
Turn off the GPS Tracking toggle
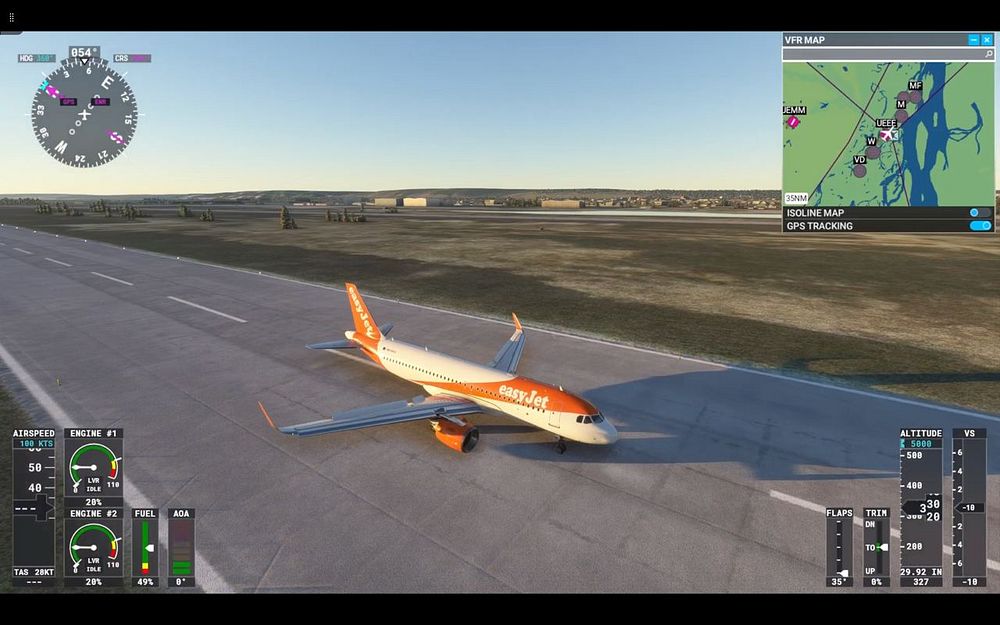coord(980,226)
